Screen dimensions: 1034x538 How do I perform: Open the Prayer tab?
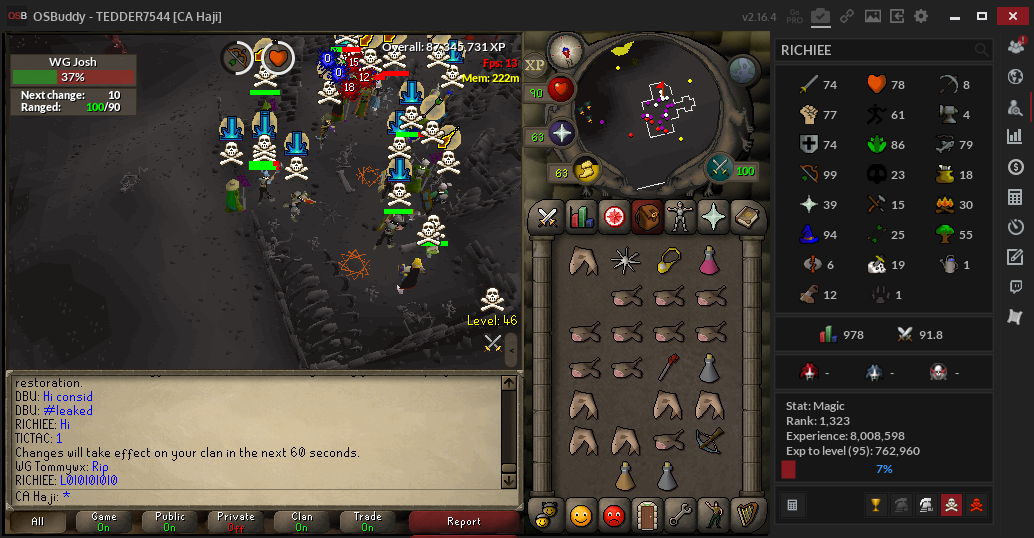click(714, 216)
